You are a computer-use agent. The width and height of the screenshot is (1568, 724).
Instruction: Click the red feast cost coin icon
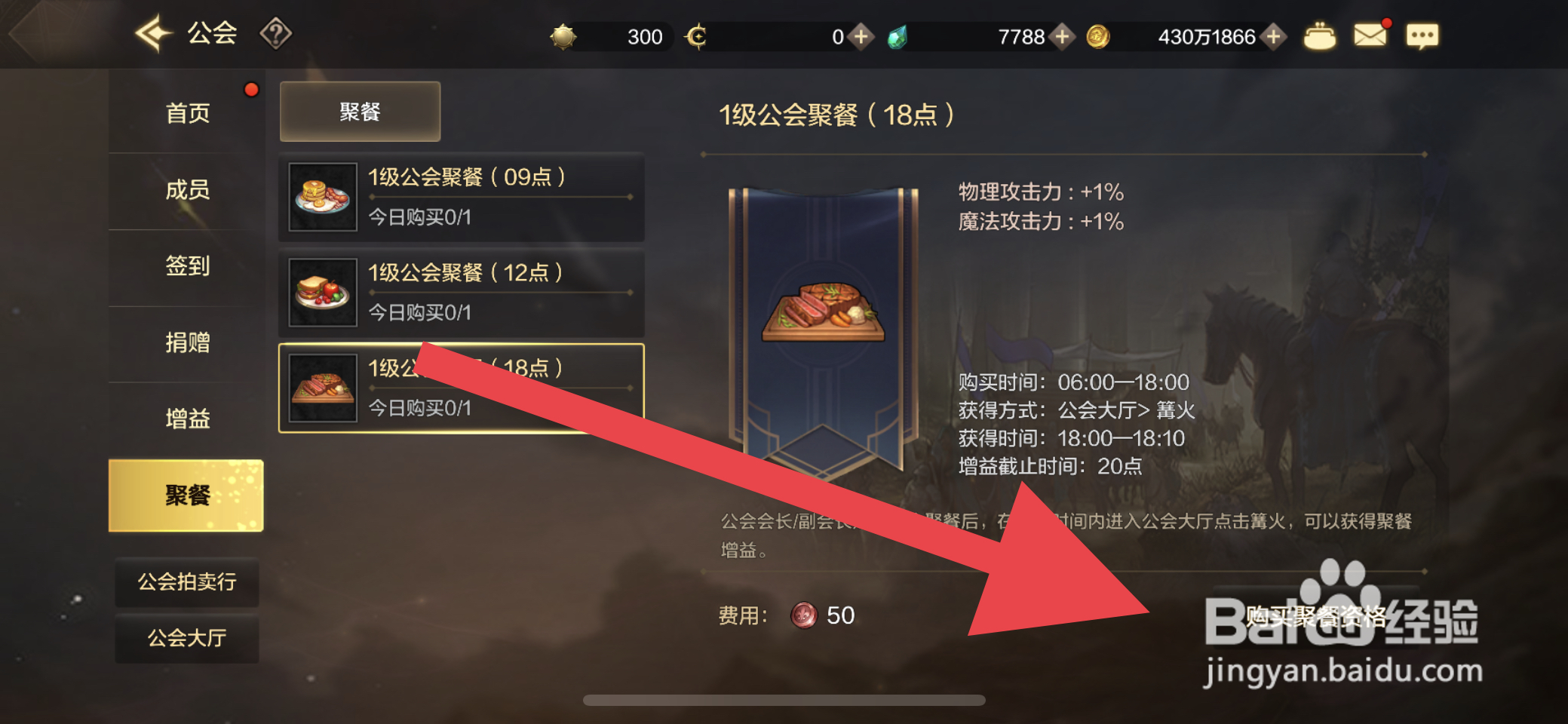coord(802,615)
